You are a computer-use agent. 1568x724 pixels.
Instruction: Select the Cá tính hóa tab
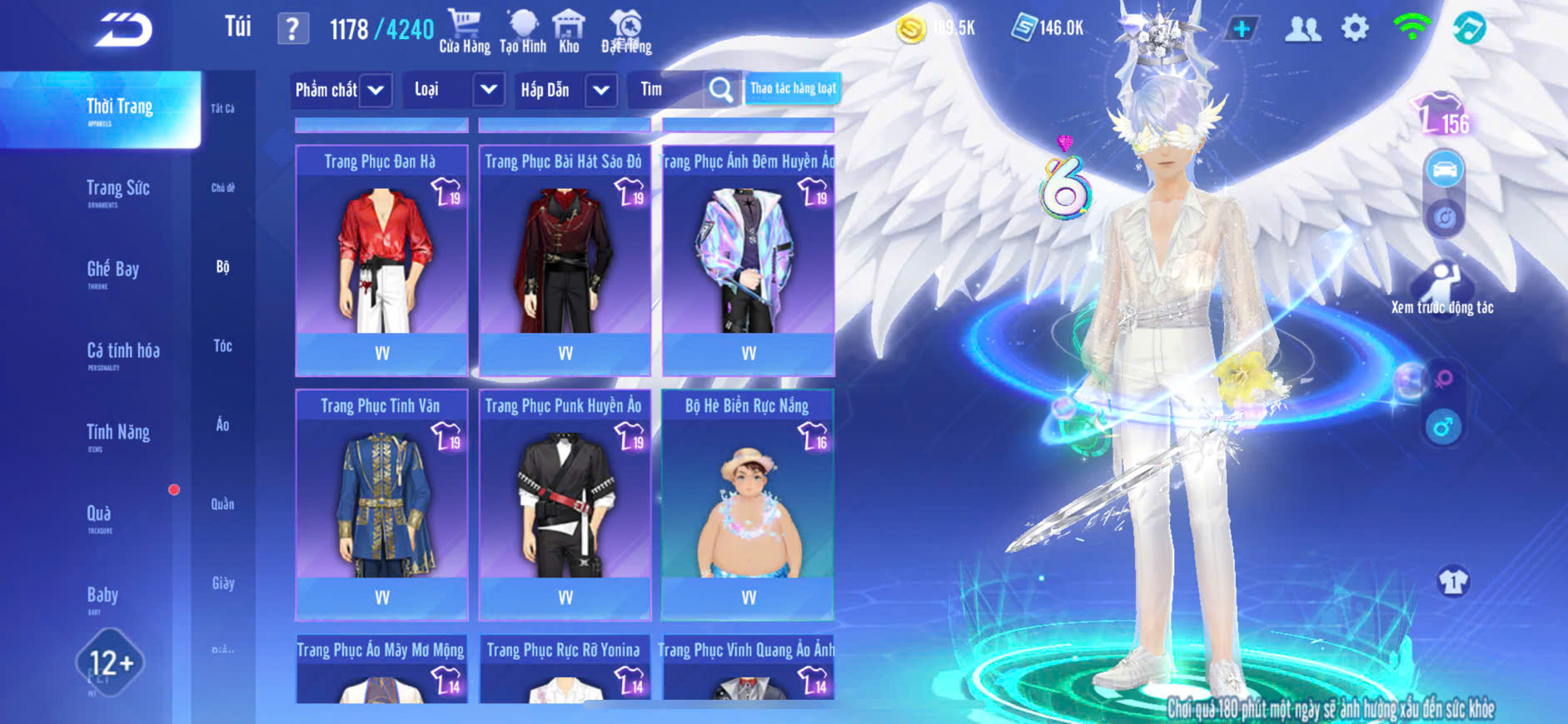(x=122, y=352)
